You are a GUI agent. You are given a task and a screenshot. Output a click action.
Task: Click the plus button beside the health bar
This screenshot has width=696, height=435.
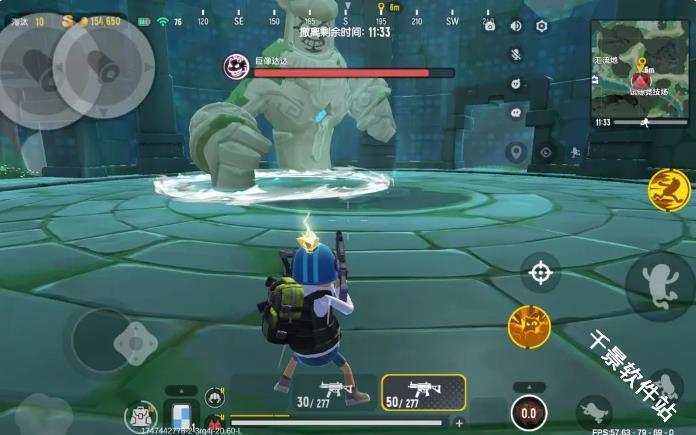(460, 422)
